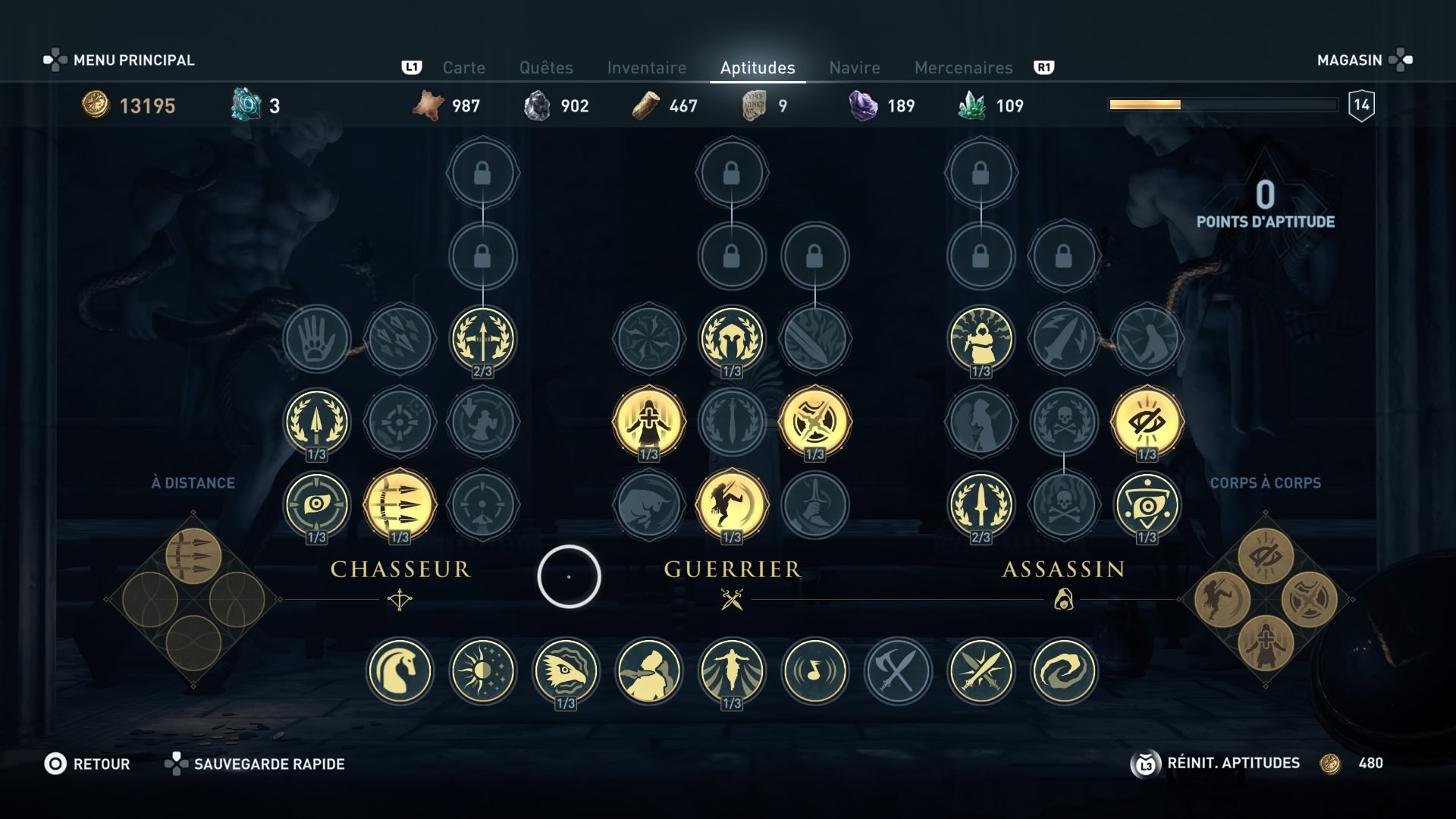Pick the crossed-out eye assassin ability
Viewport: 1456px width, 819px height.
pos(1147,422)
